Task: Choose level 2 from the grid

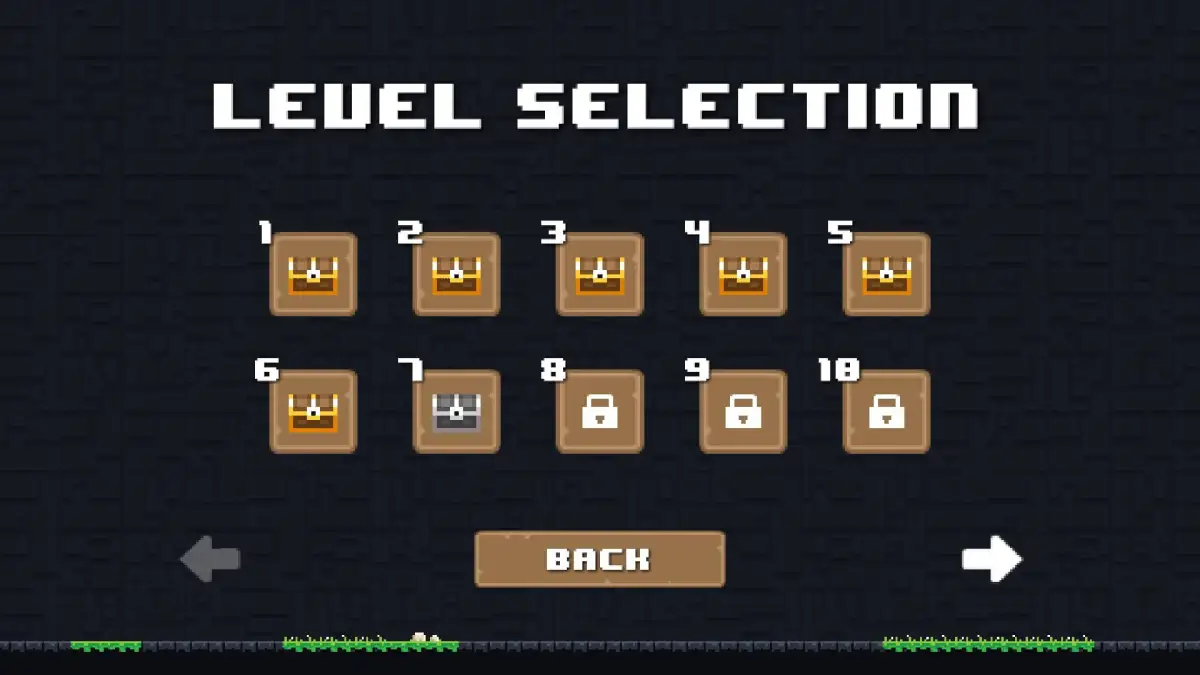Action: pyautogui.click(x=457, y=274)
